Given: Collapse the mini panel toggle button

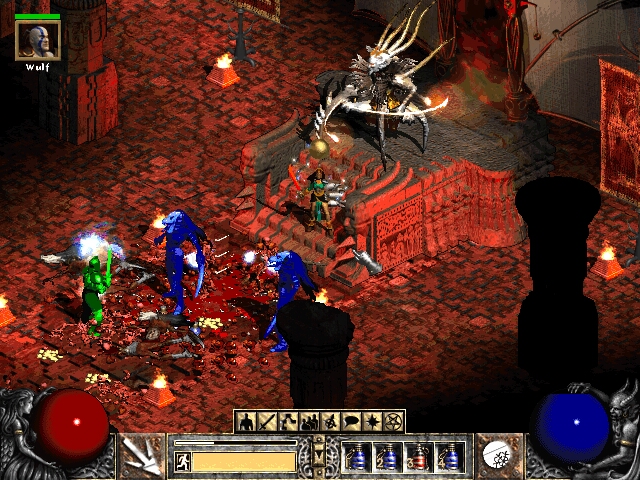Looking at the screenshot, I should (320, 455).
